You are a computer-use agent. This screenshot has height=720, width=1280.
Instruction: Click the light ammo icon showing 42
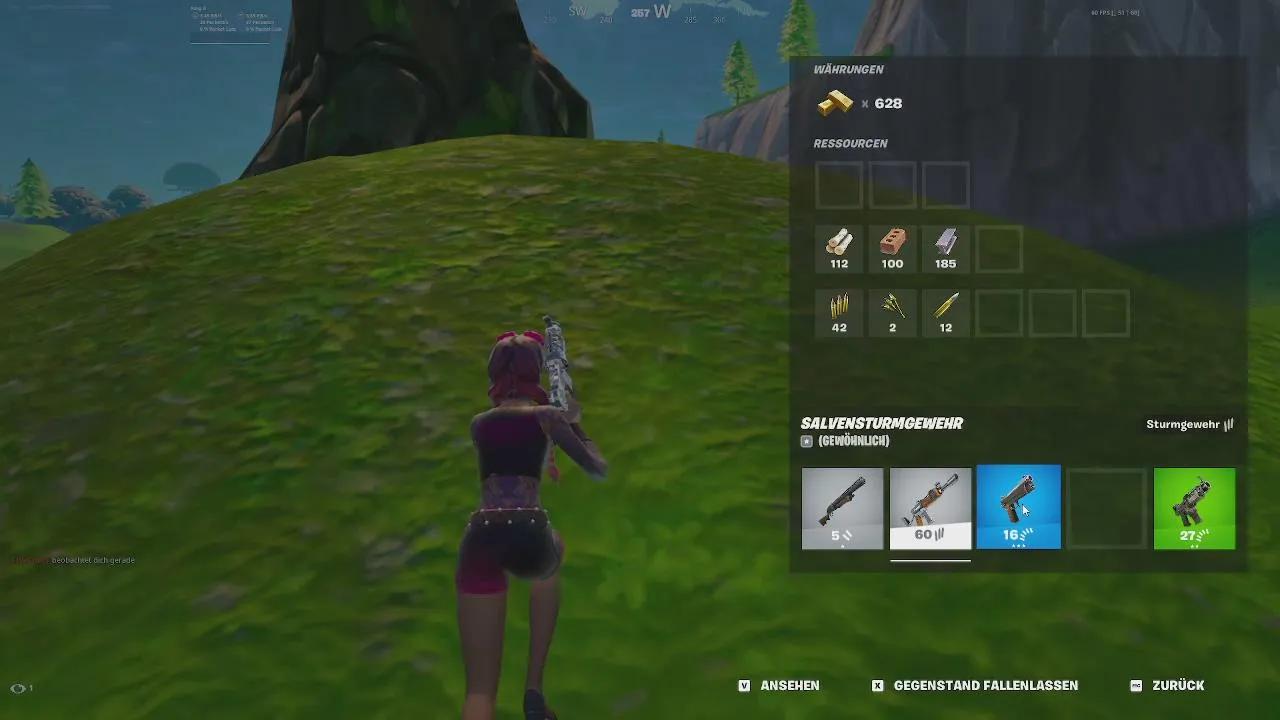(839, 312)
